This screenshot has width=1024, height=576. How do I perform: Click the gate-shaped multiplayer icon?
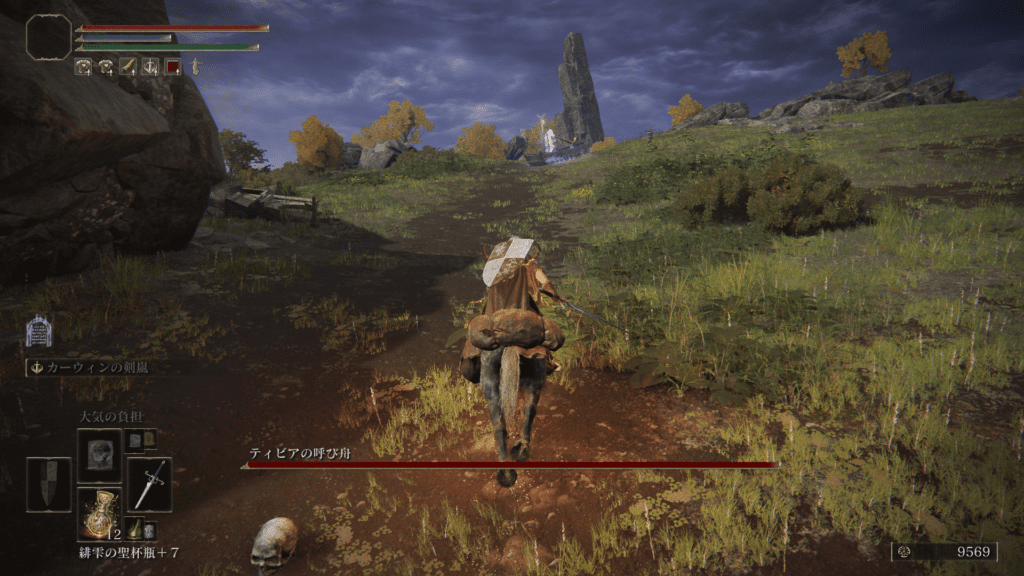click(38, 330)
